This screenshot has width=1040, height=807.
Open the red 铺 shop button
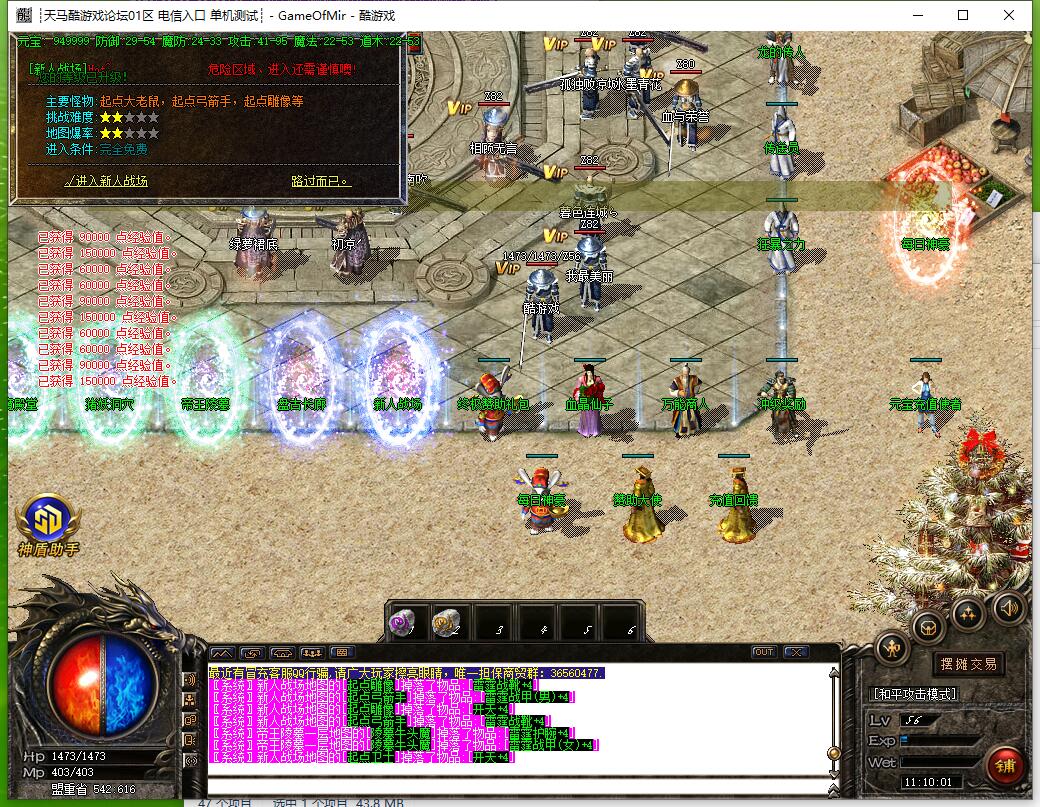tap(1002, 765)
